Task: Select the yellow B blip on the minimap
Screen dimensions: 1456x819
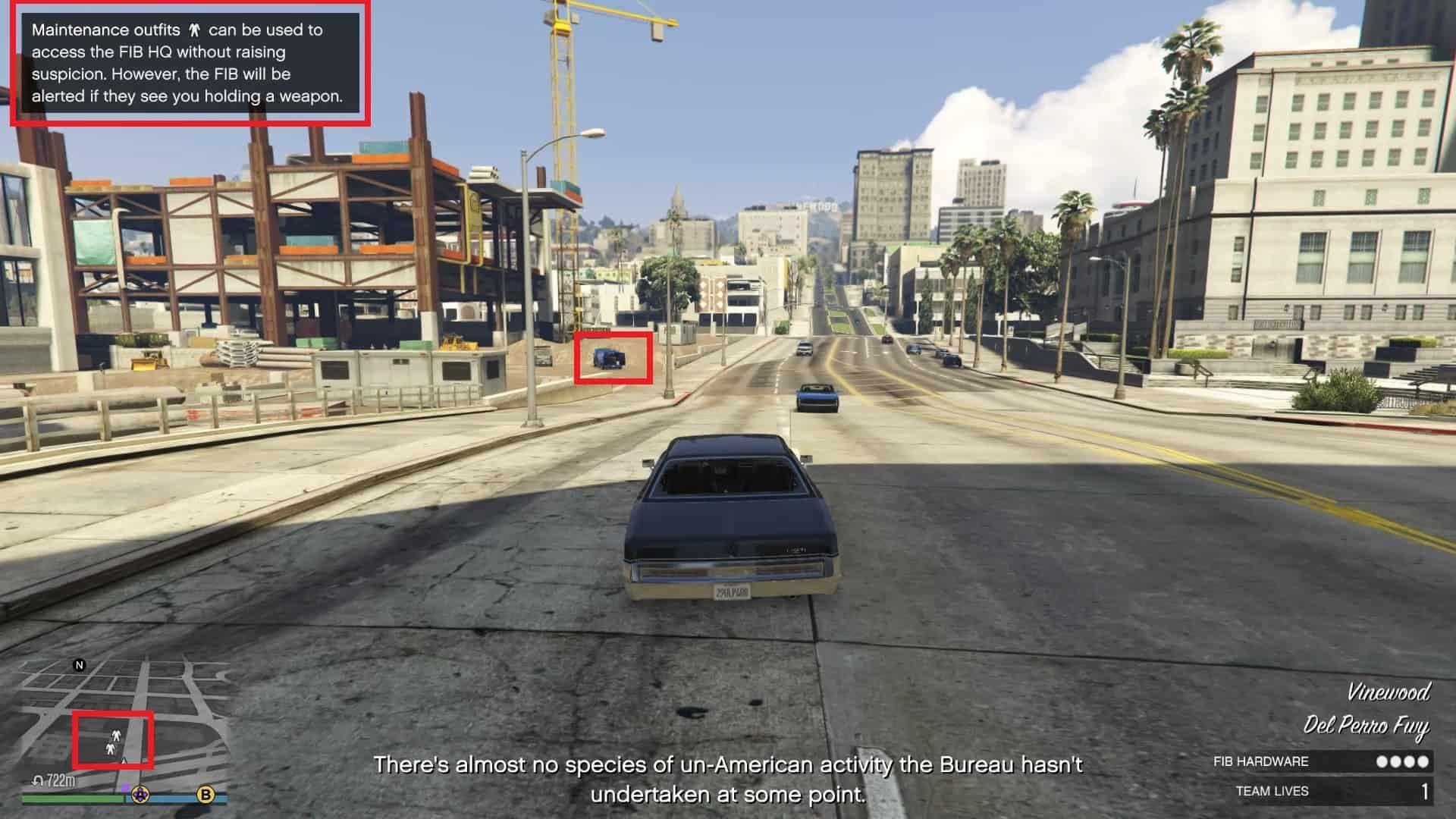Action: click(206, 795)
